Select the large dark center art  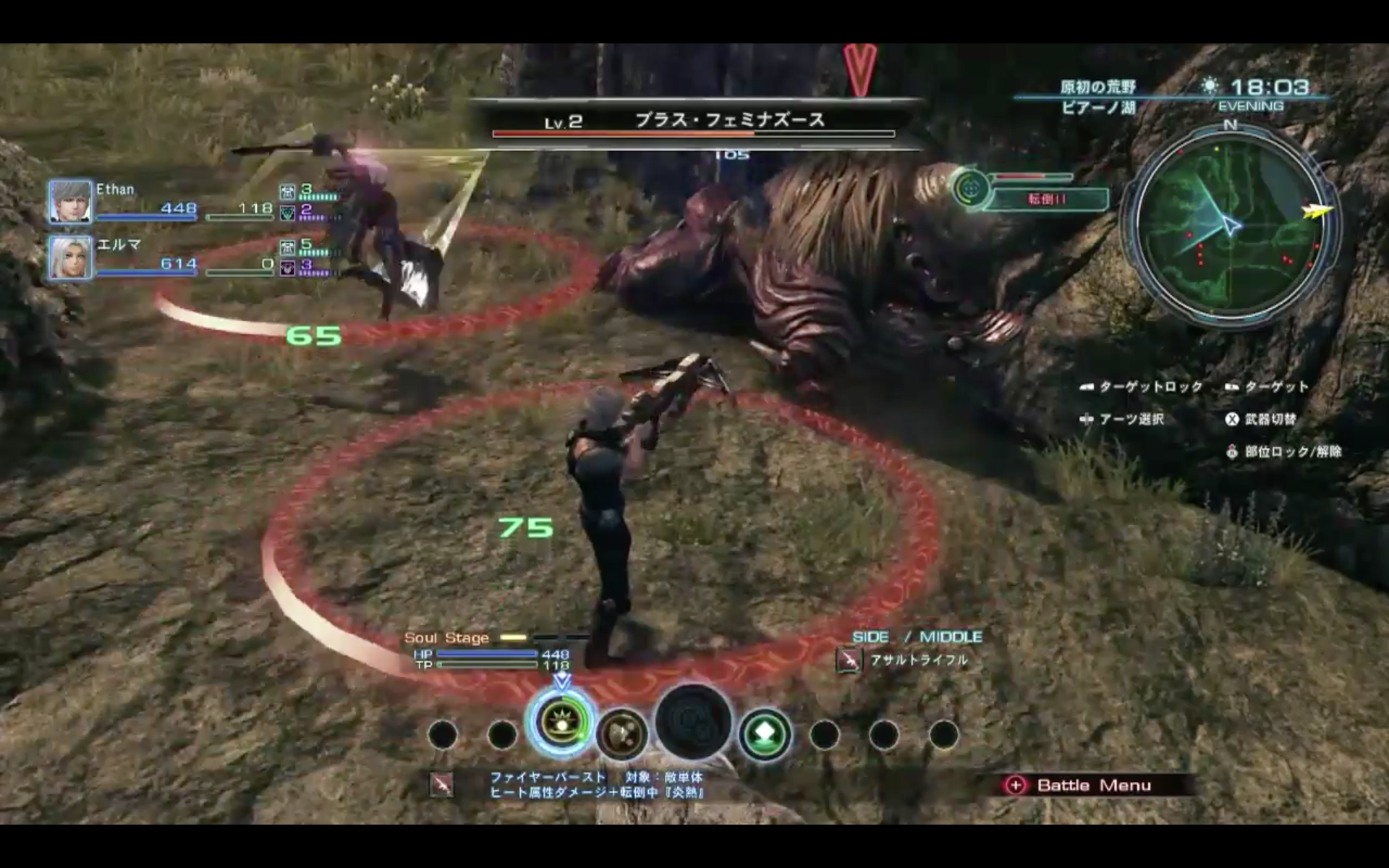coord(693,723)
